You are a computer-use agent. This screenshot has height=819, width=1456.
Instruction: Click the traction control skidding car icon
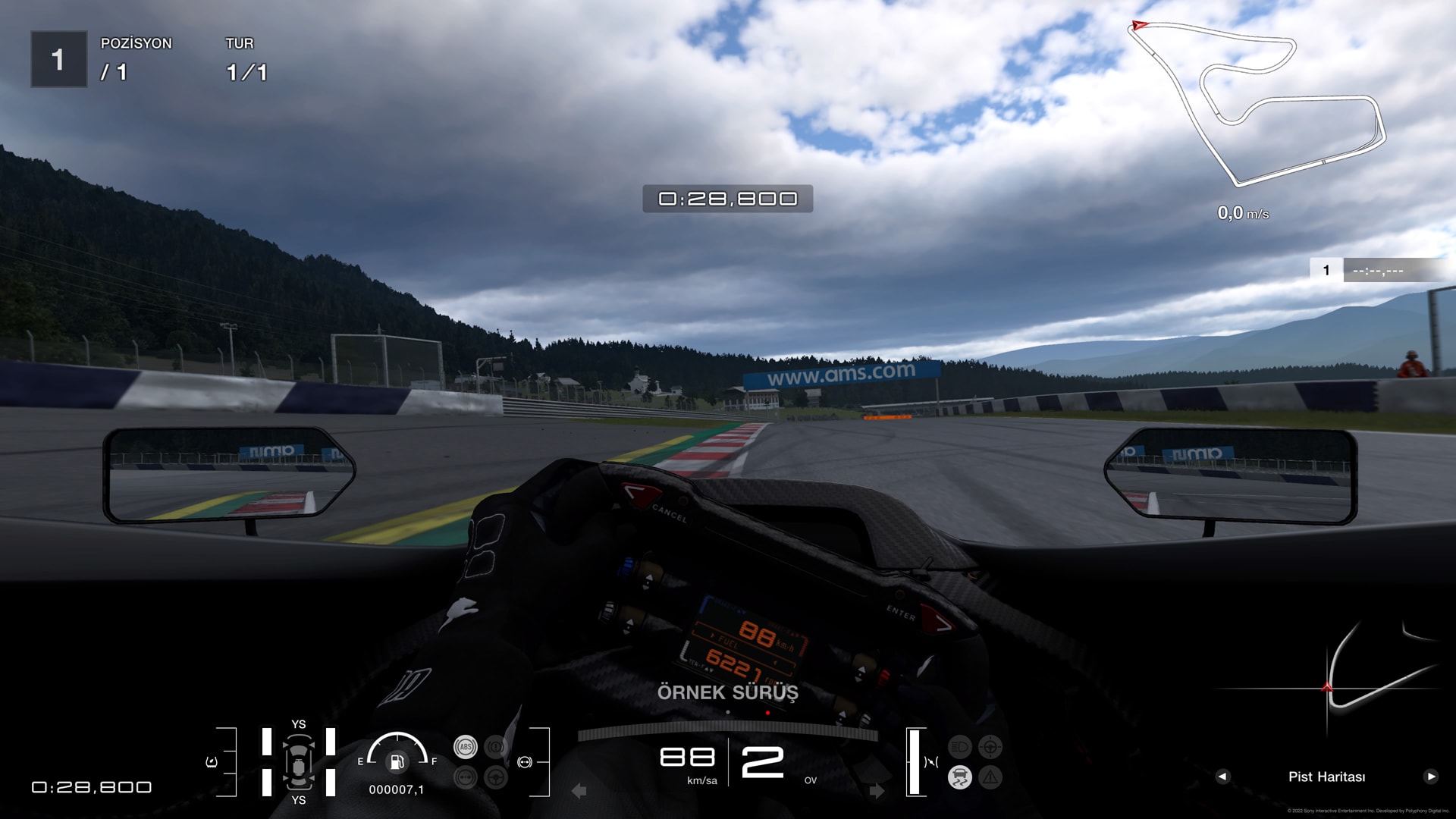pos(960,777)
